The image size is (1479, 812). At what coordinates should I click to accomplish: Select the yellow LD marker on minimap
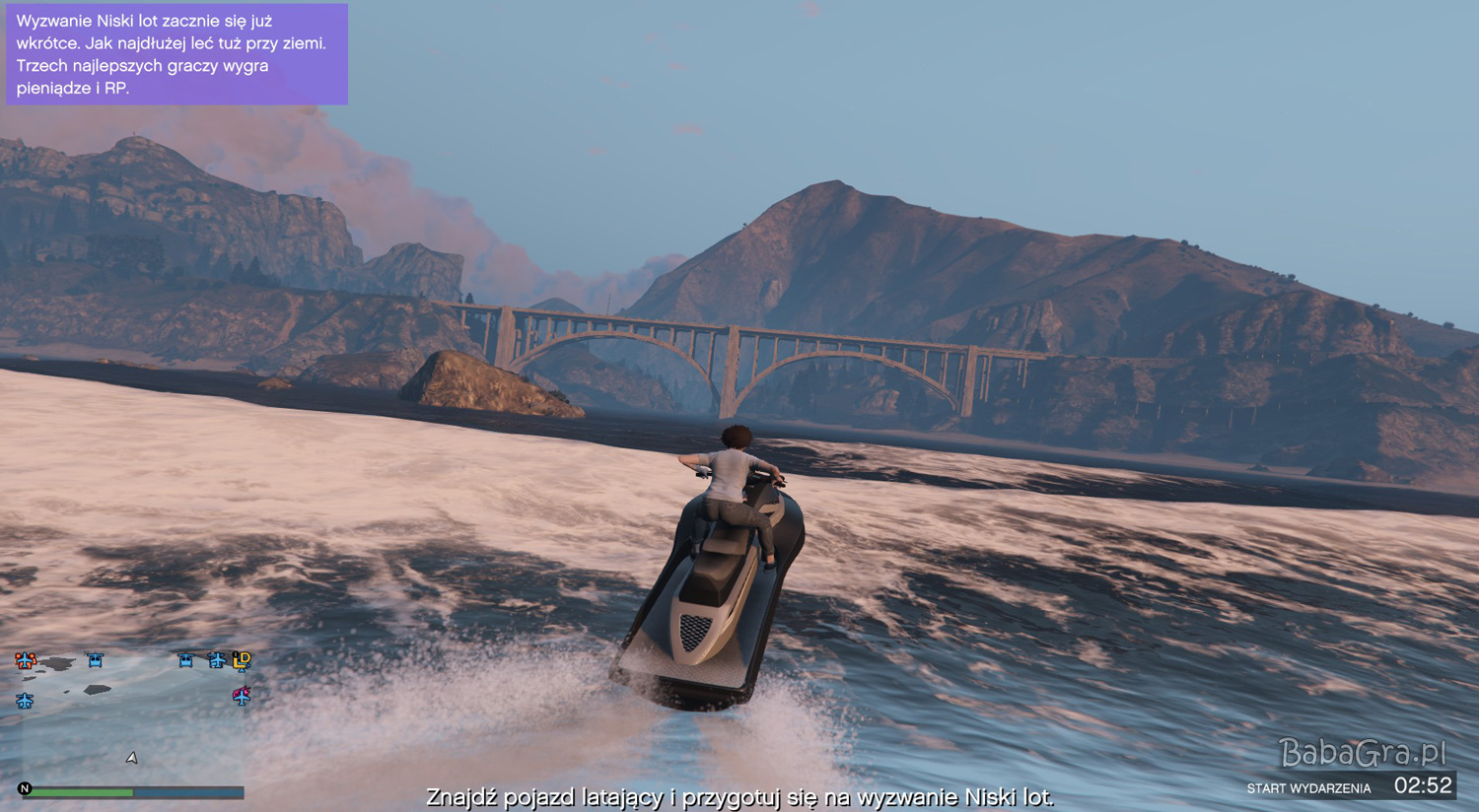[x=242, y=660]
